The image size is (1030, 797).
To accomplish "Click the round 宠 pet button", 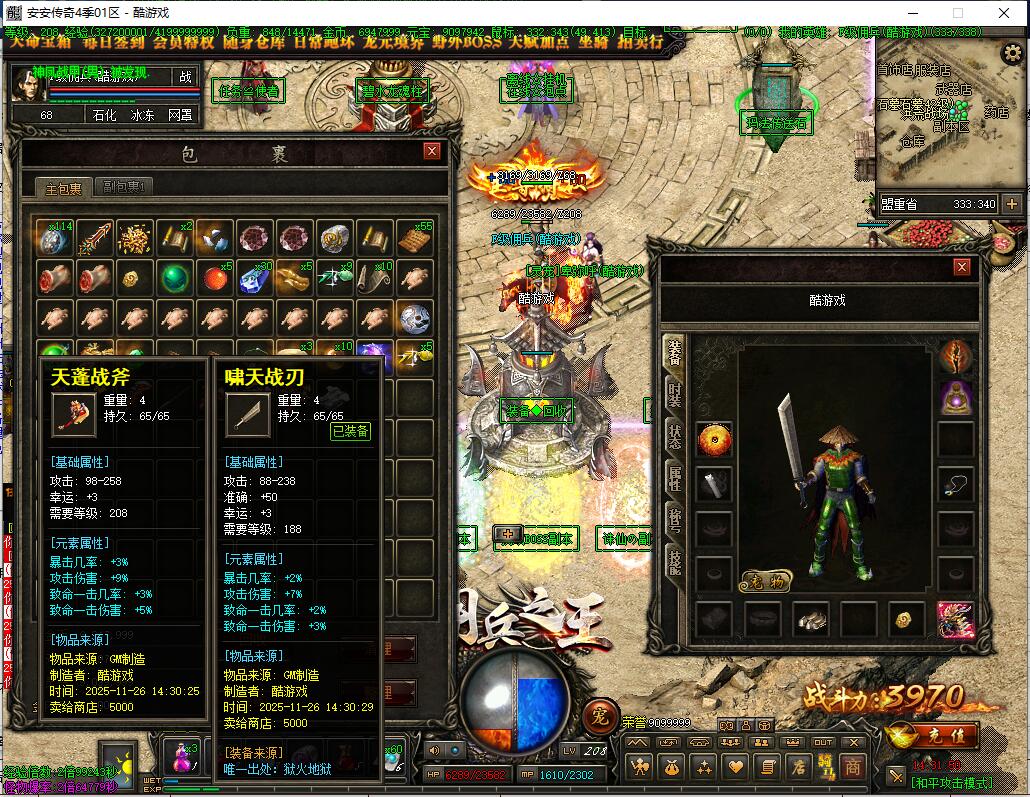I will pos(599,714).
